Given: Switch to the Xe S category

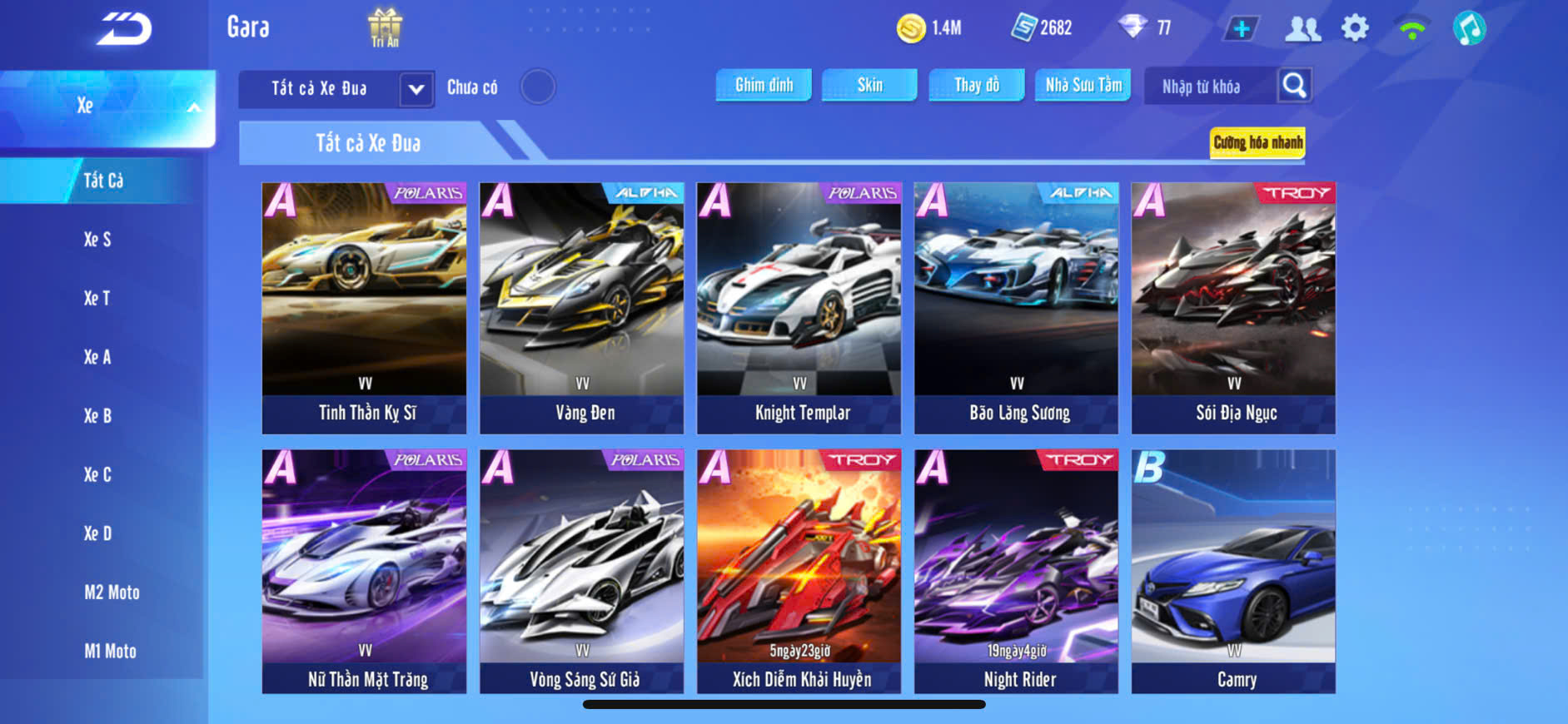Looking at the screenshot, I should (97, 240).
